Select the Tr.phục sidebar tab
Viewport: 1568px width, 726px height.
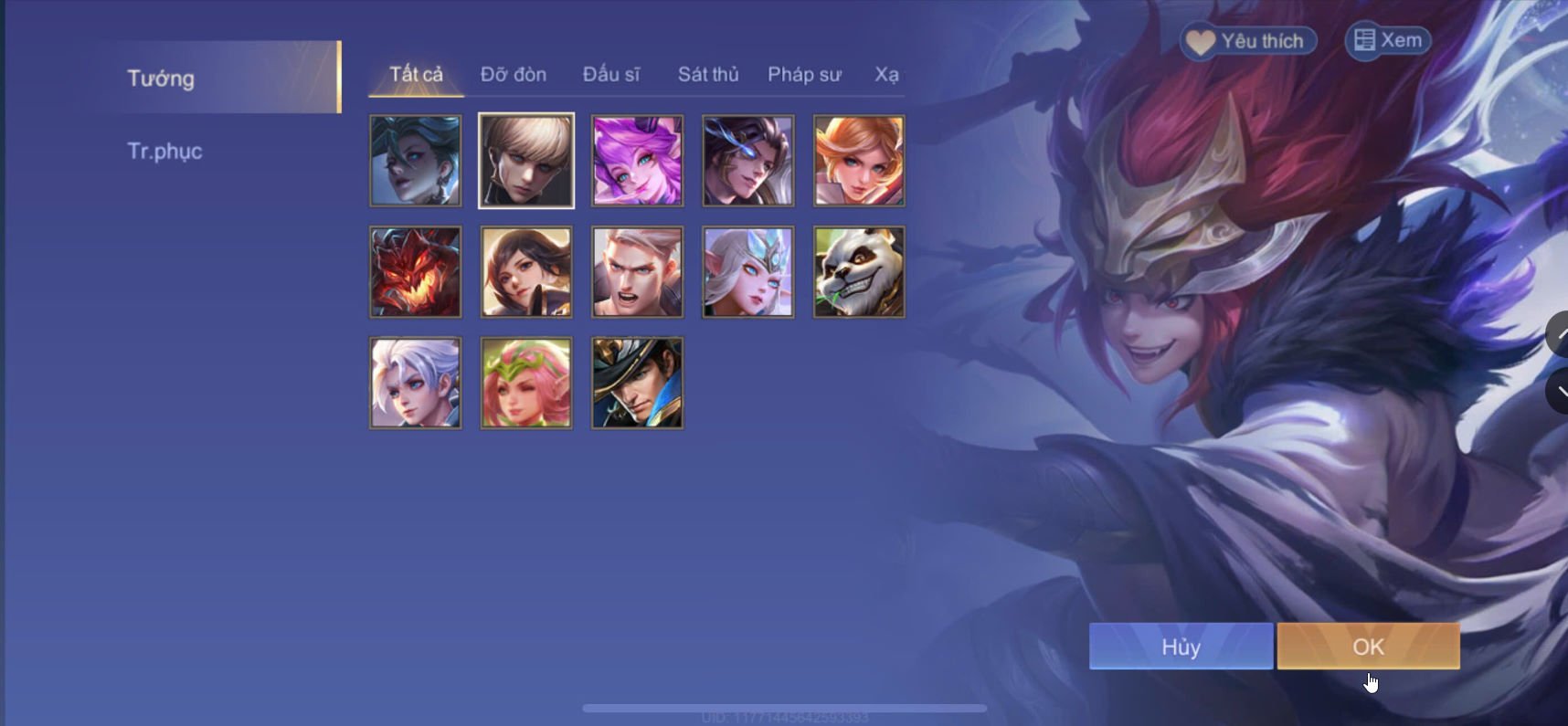click(x=165, y=151)
